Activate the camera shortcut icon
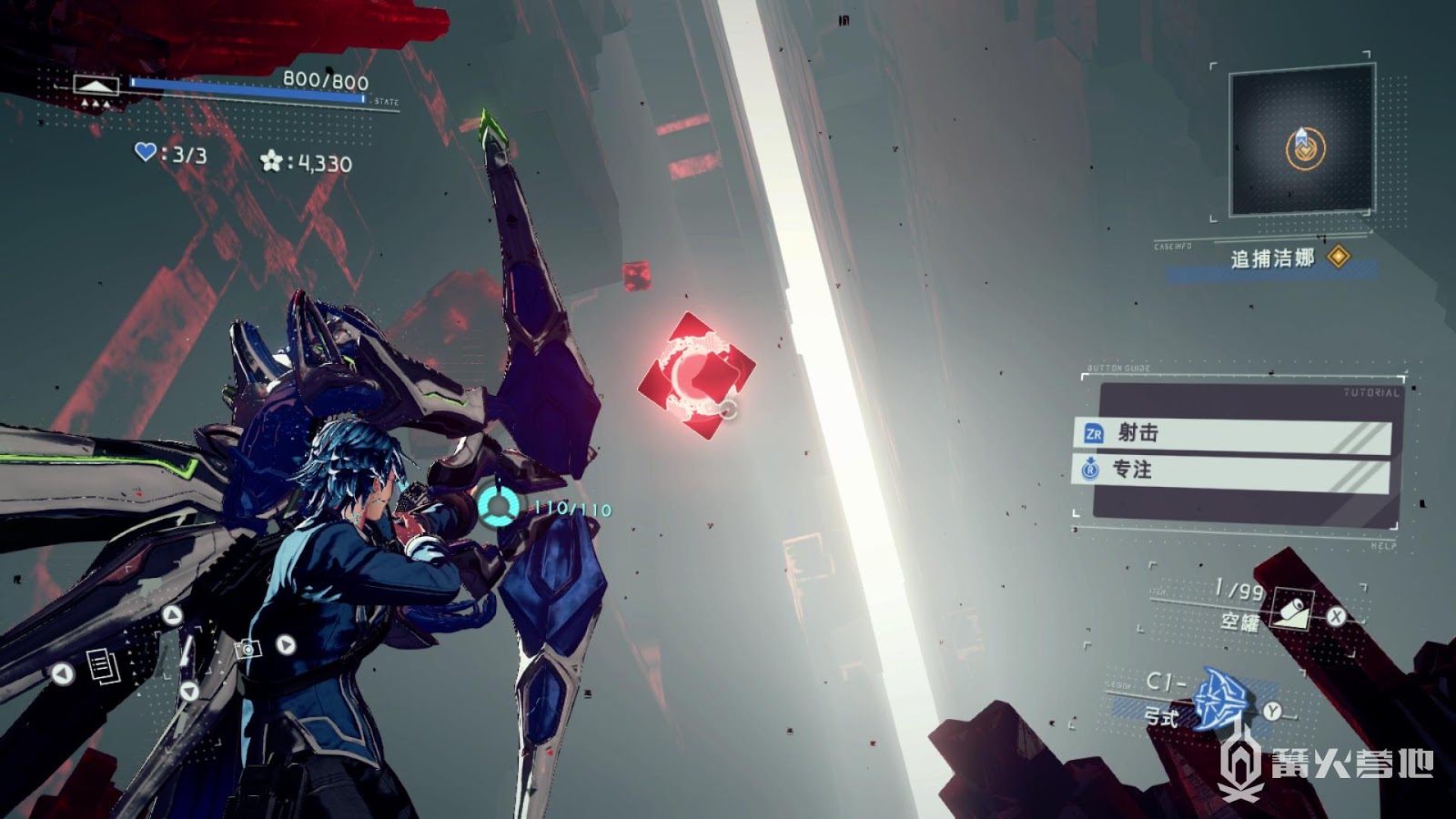1456x819 pixels. coord(248,648)
